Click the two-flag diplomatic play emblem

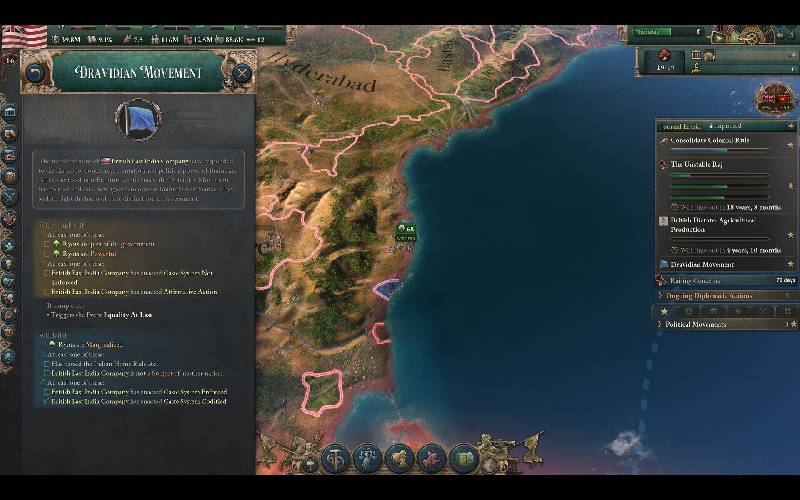point(776,98)
